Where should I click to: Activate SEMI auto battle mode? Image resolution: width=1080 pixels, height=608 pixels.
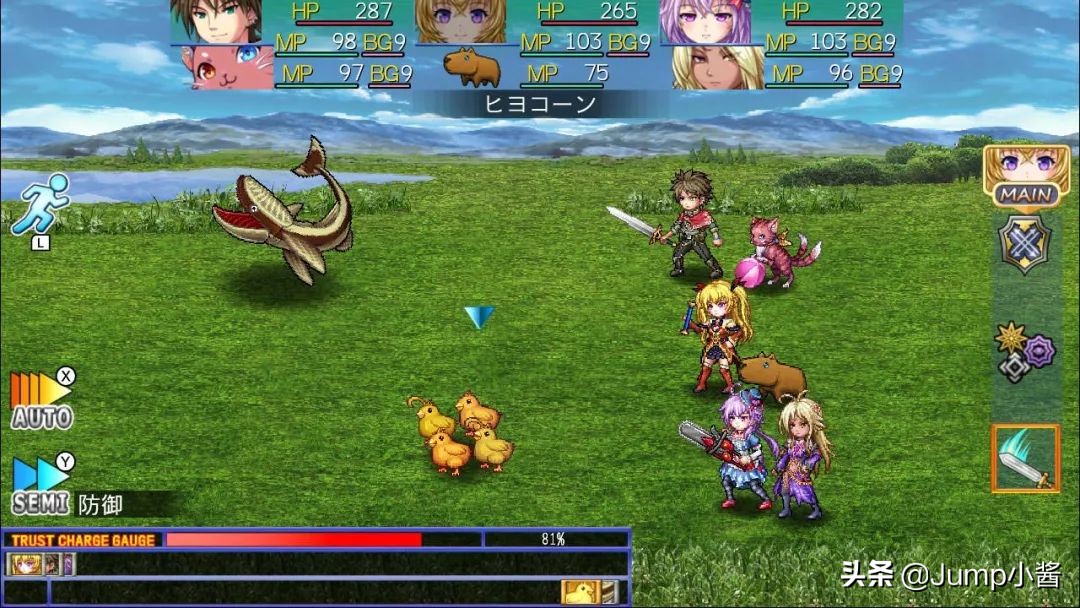pyautogui.click(x=42, y=487)
